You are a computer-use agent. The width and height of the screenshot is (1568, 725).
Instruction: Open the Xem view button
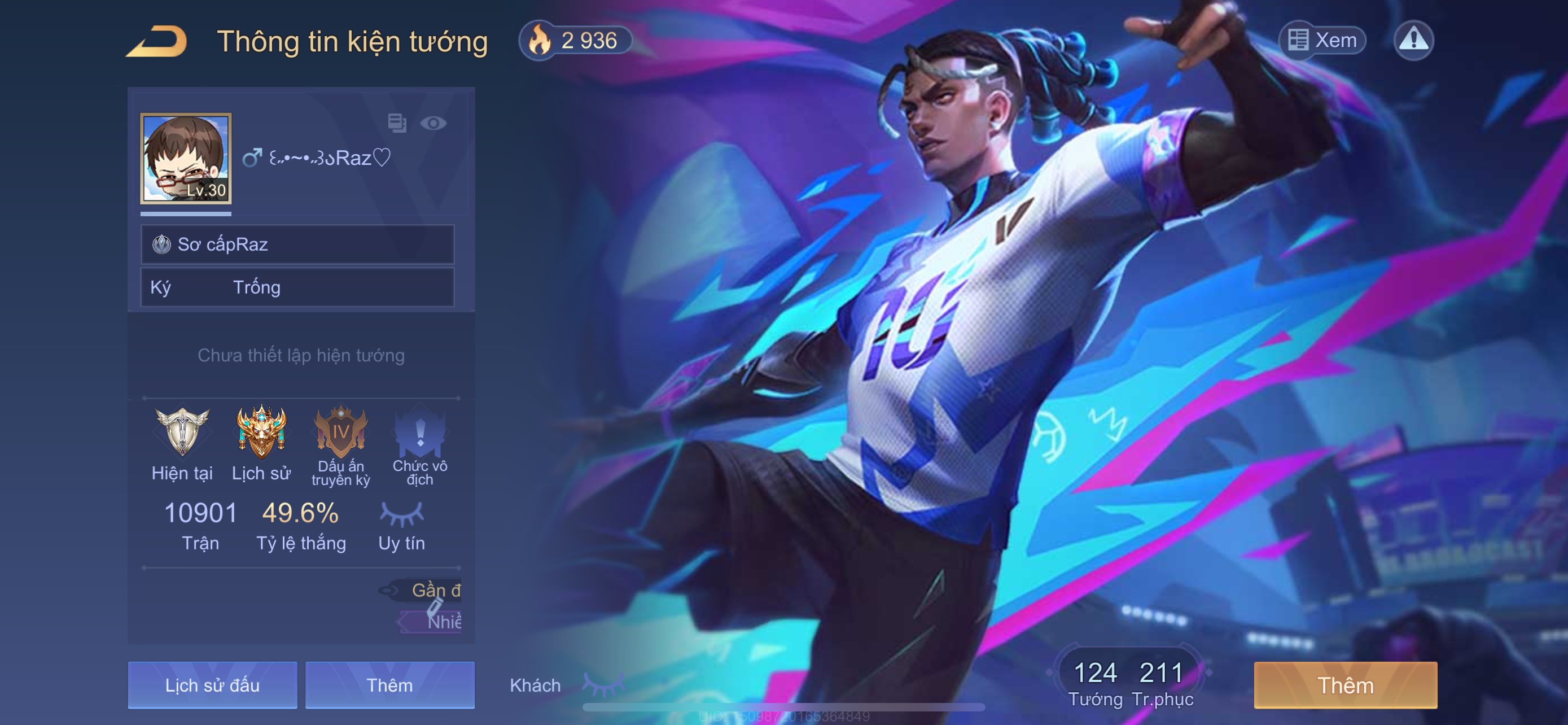[x=1322, y=40]
